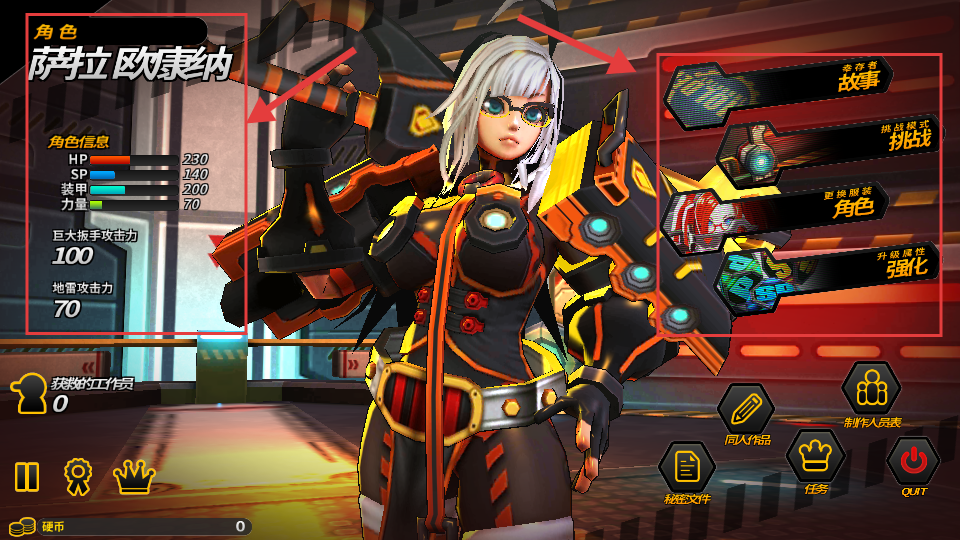Open the black crown leaderboard icon
960x540 pixels.
[x=134, y=476]
